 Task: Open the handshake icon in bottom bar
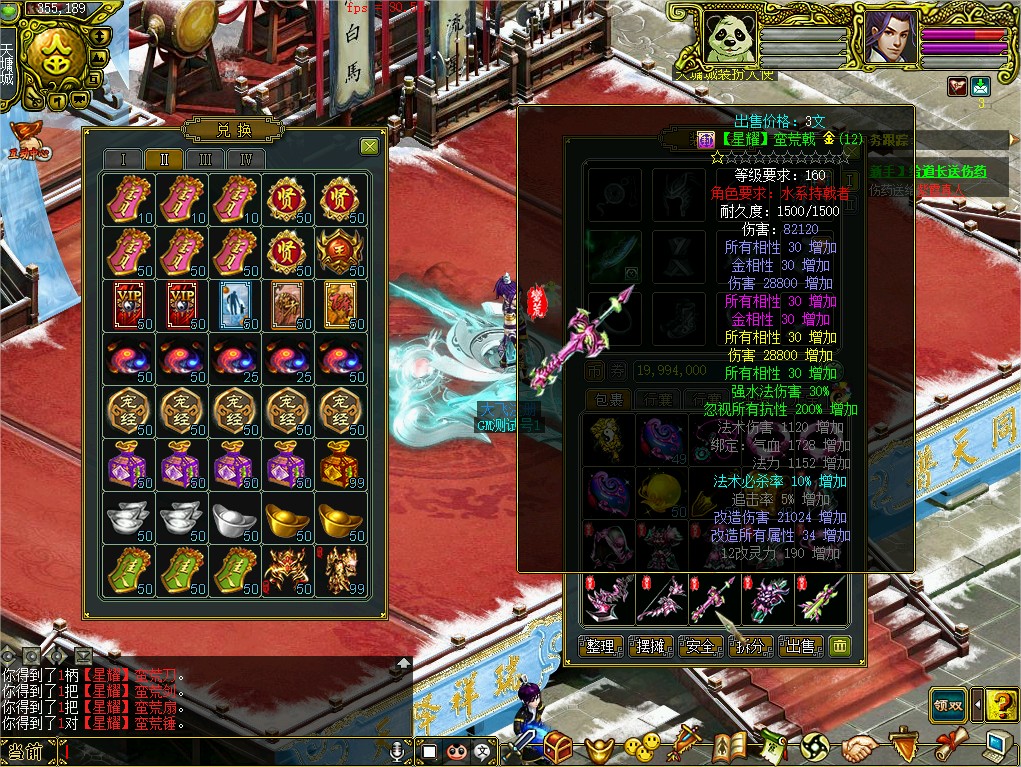(x=859, y=746)
